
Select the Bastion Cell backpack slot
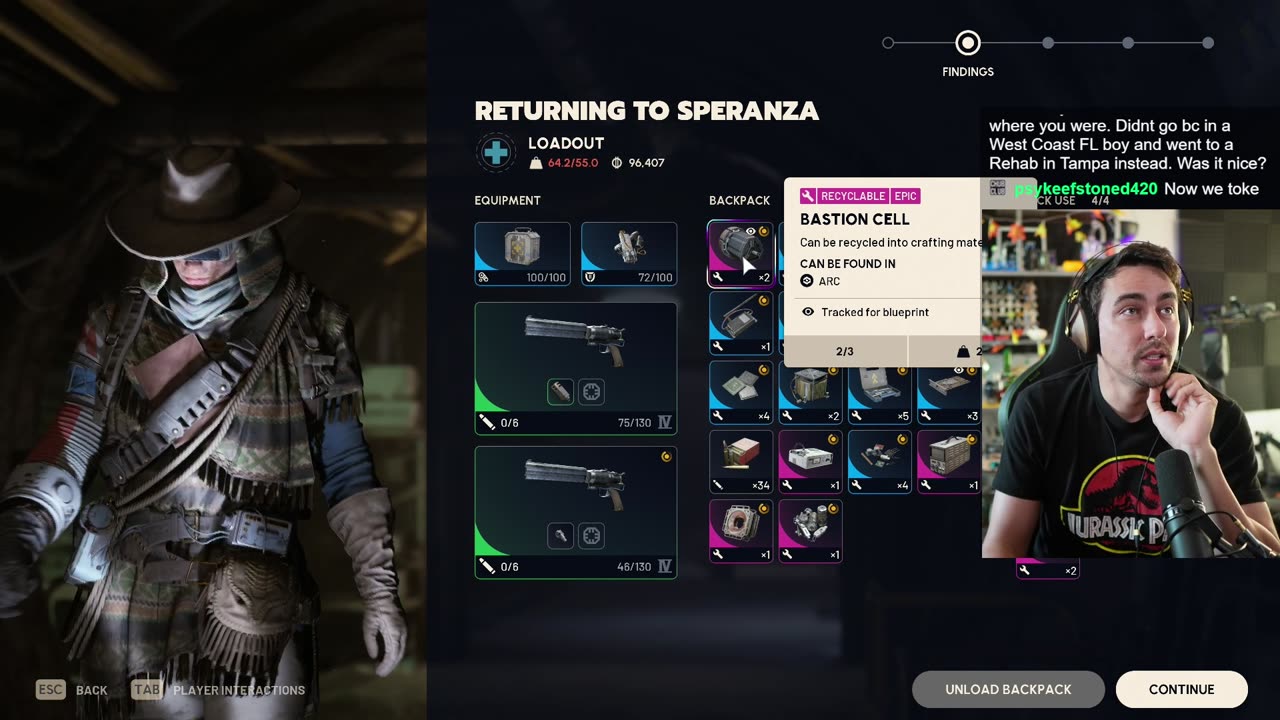(741, 254)
